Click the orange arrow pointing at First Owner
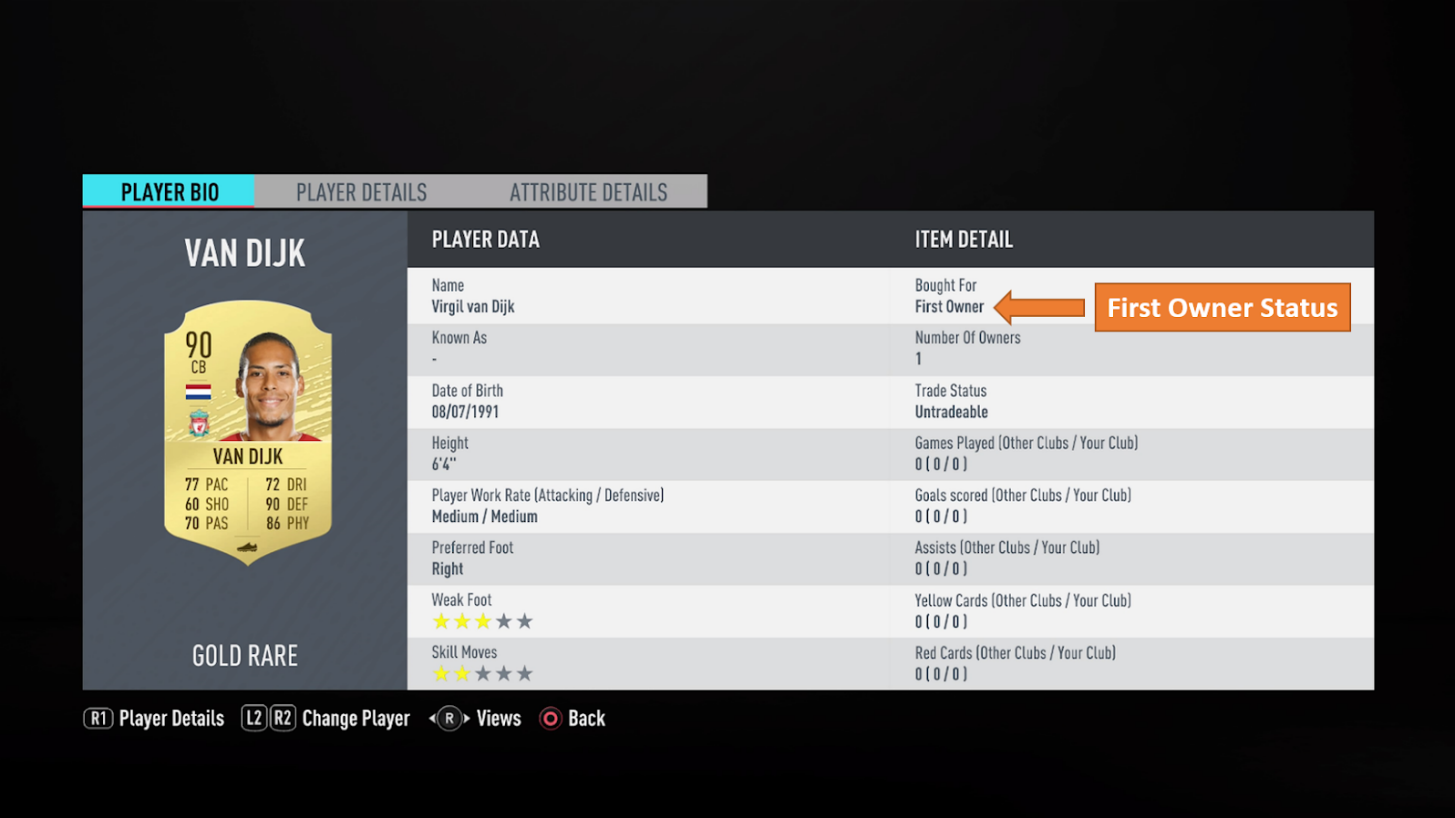Screen dimensions: 1455x818 (x=1040, y=307)
